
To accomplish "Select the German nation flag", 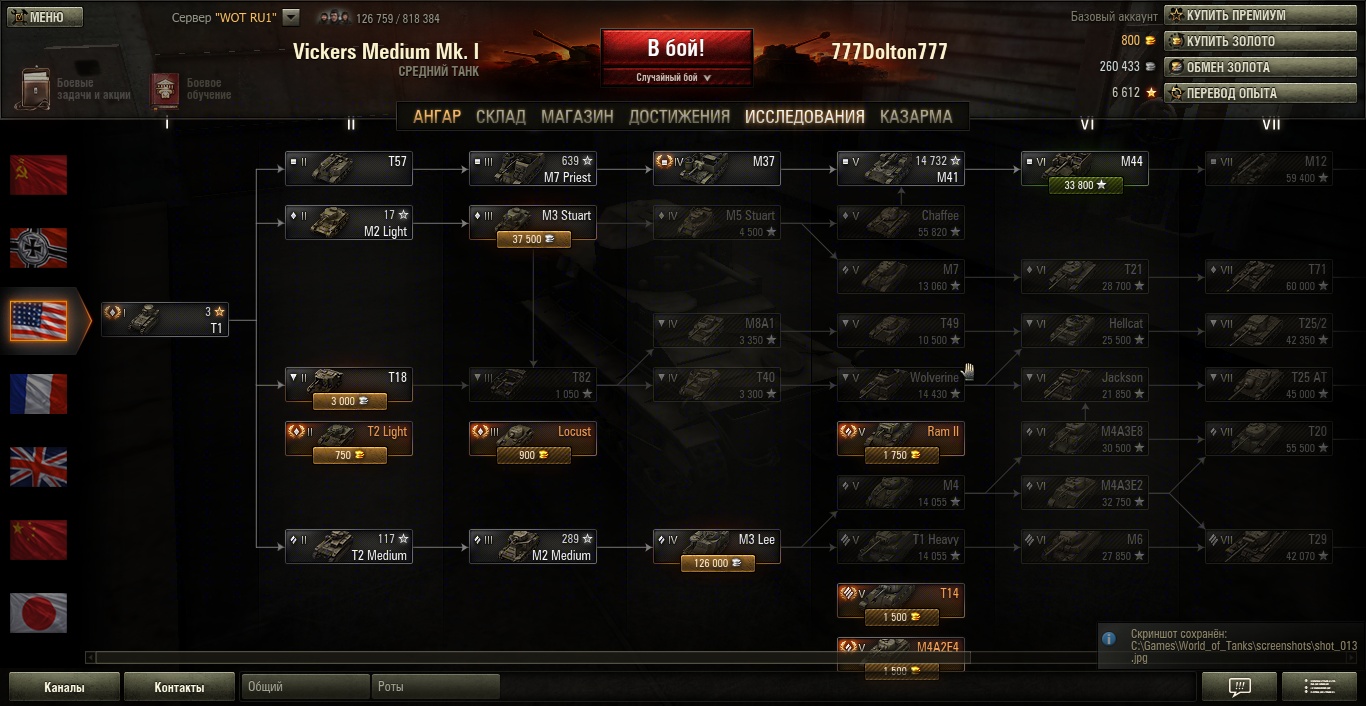I will [38, 247].
